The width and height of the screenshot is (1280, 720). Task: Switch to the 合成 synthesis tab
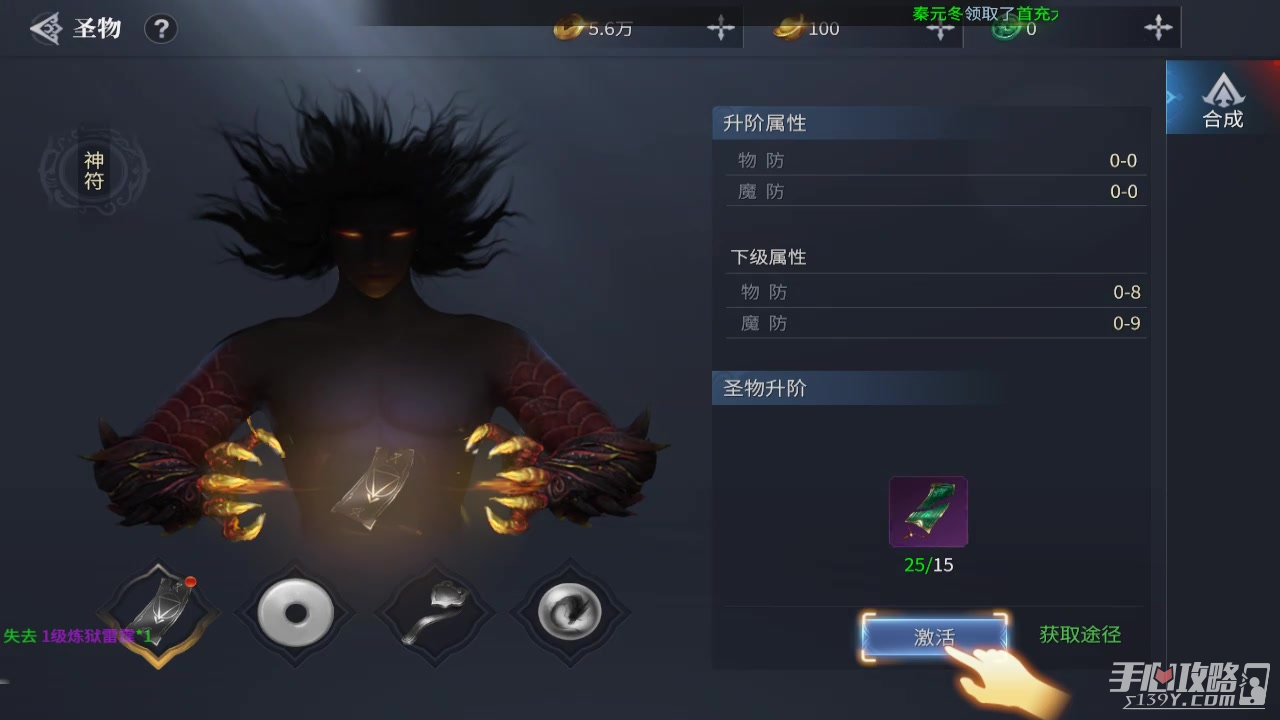(1222, 101)
